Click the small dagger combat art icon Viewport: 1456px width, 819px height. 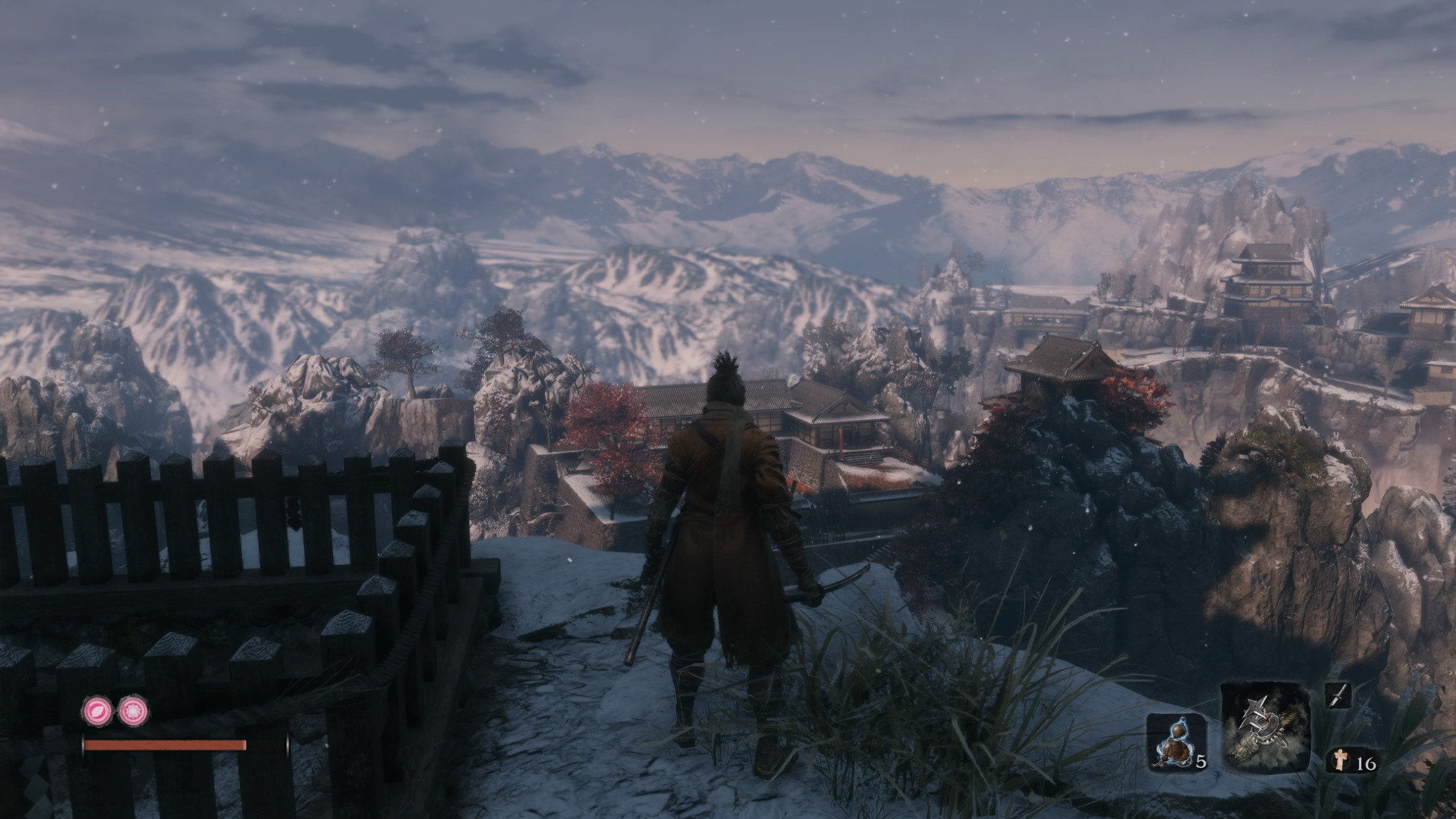pos(1338,695)
